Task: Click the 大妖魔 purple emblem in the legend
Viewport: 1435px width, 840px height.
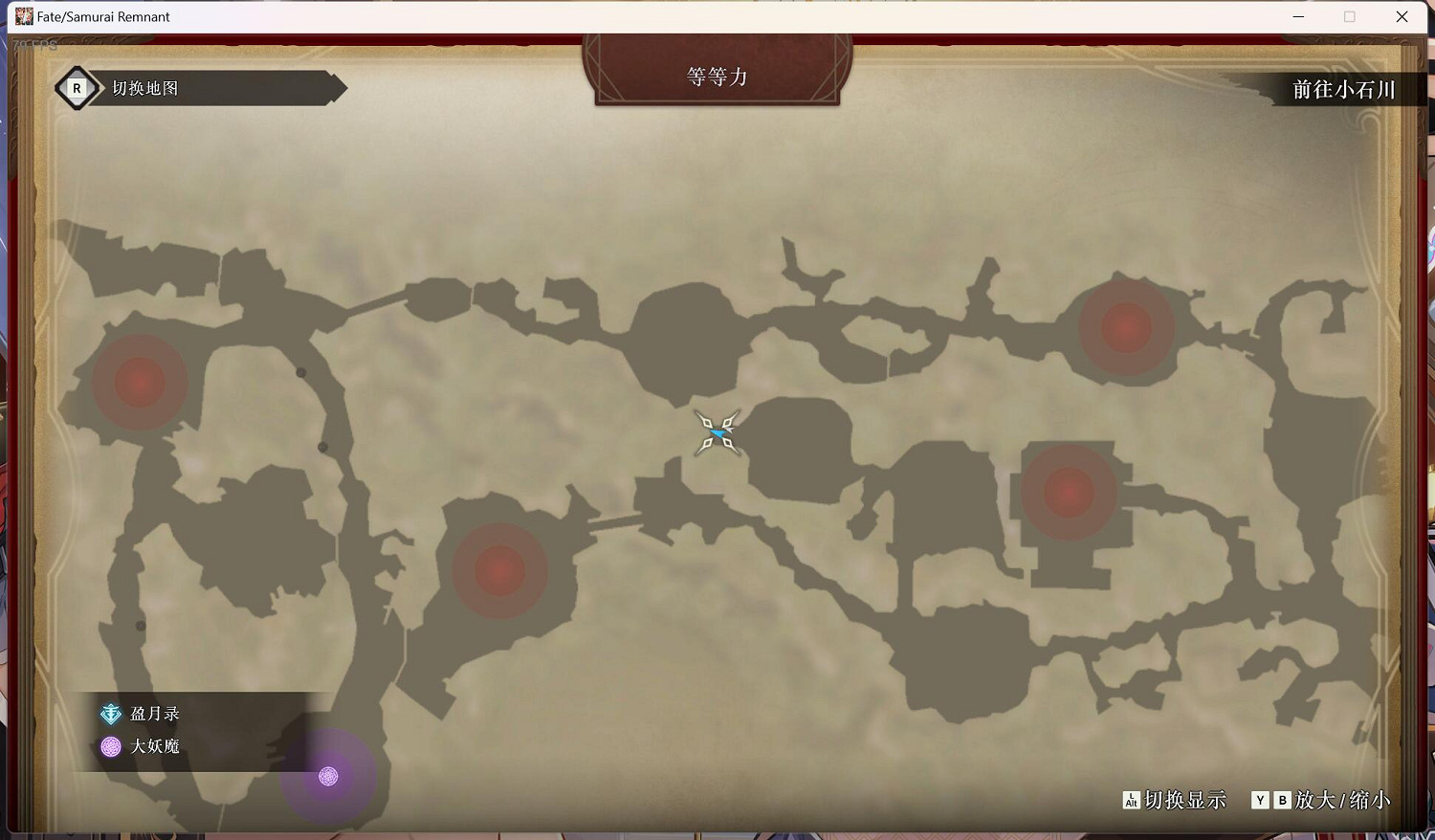Action: click(x=110, y=746)
